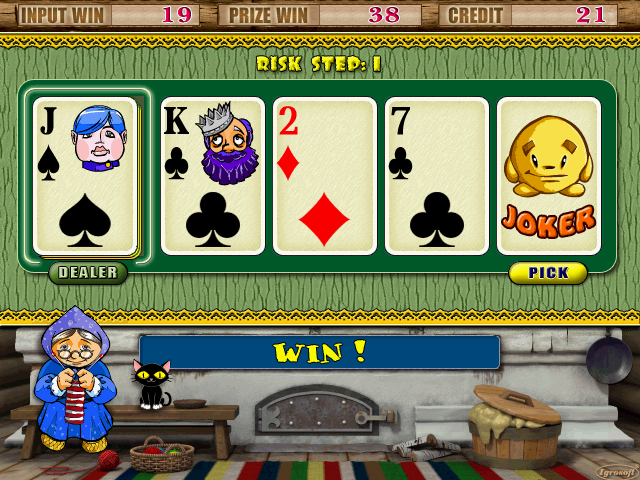Click the yellow PICK button
The image size is (640, 480).
point(548,273)
